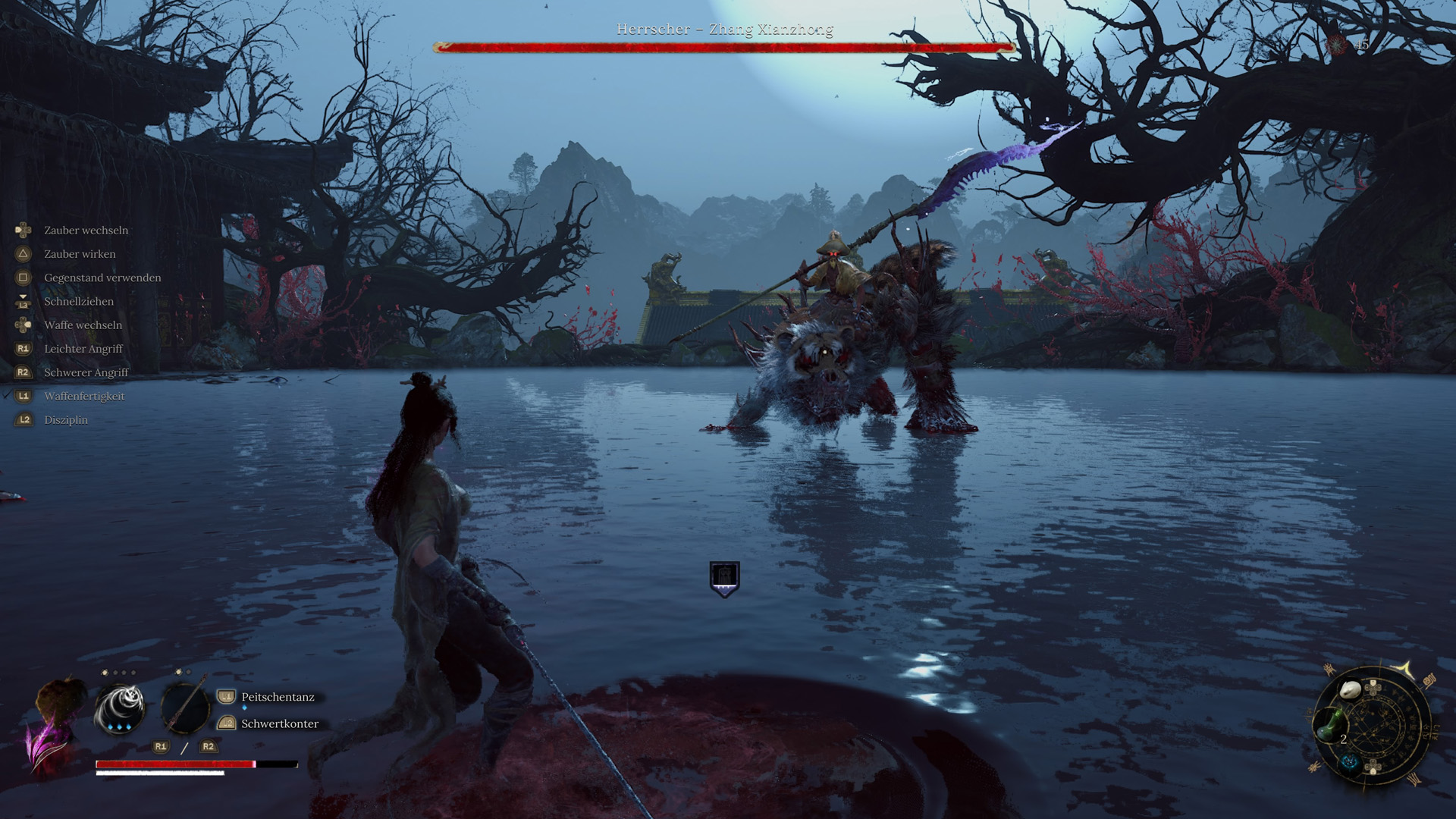Select the white swirling spell icon
The width and height of the screenshot is (1456, 819).
(x=120, y=708)
